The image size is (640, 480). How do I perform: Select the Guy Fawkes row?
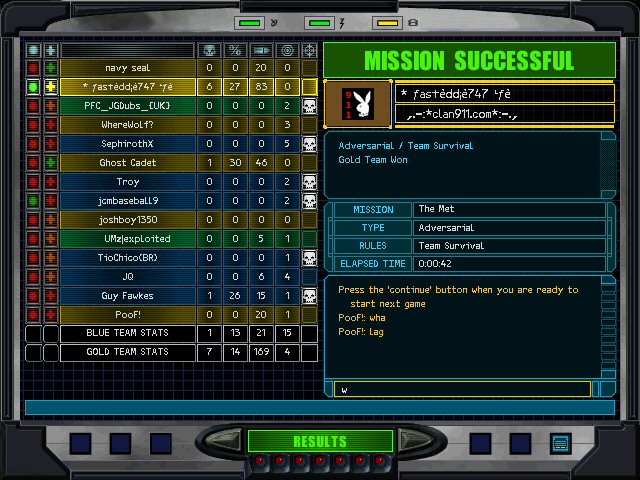[127, 296]
